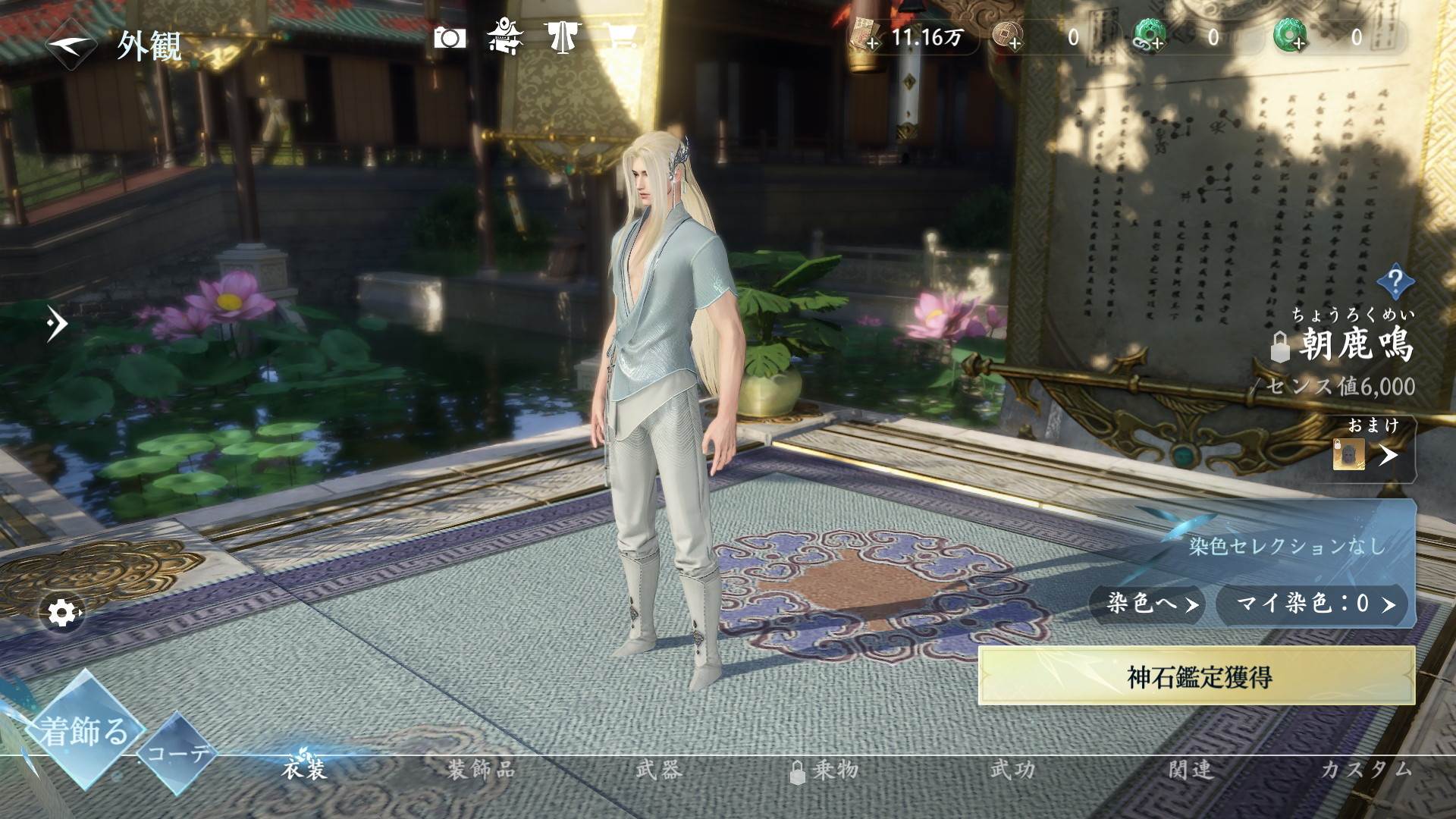Go back from the 外観 screen
This screenshot has height=819, width=1456.
71,45
